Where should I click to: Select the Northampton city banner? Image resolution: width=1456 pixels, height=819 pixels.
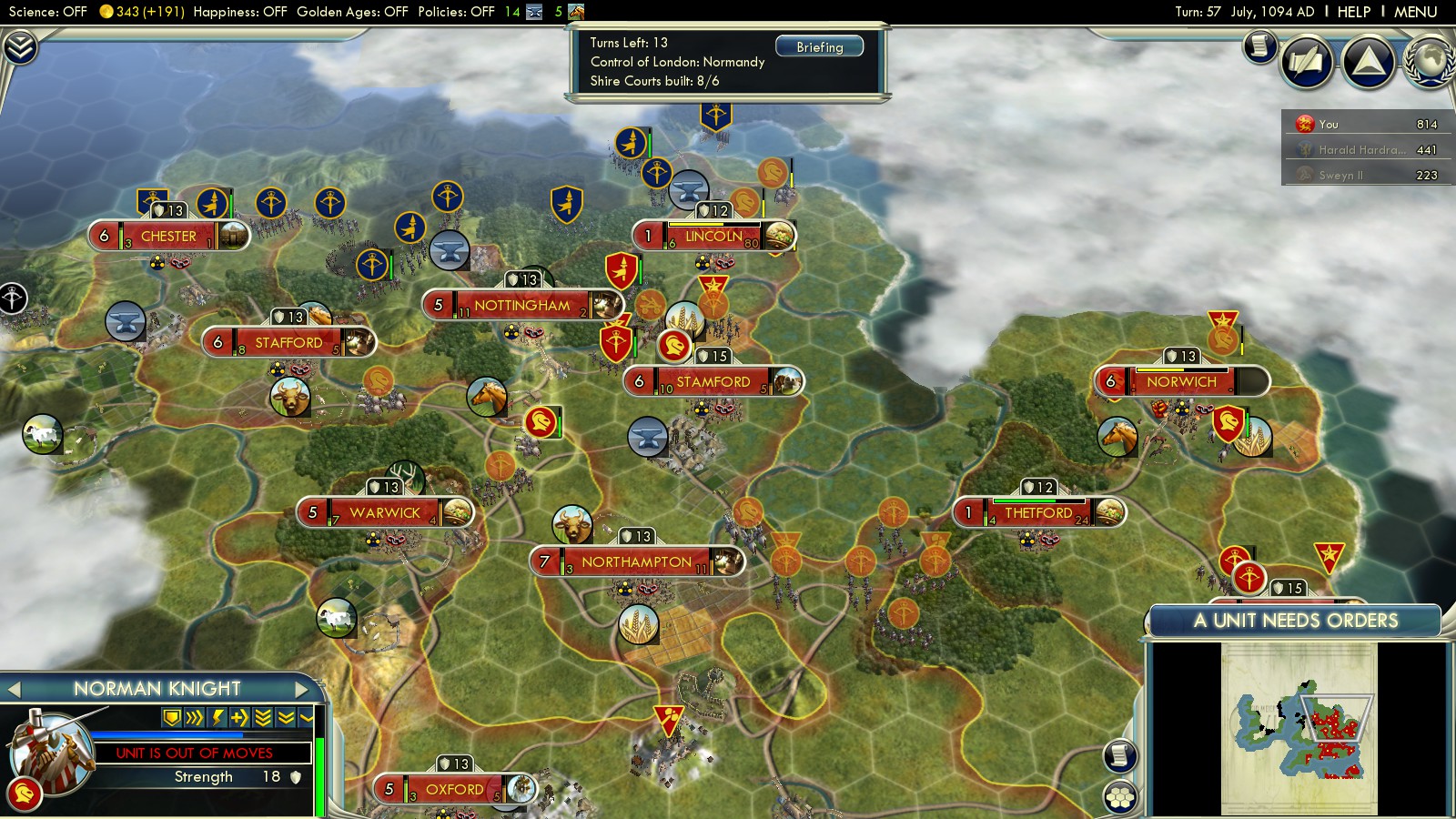pos(636,561)
